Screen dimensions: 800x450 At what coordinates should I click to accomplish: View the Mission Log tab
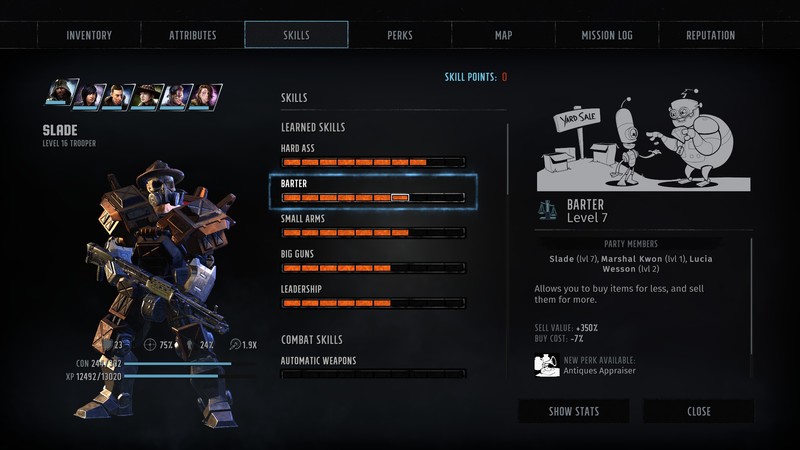(607, 35)
